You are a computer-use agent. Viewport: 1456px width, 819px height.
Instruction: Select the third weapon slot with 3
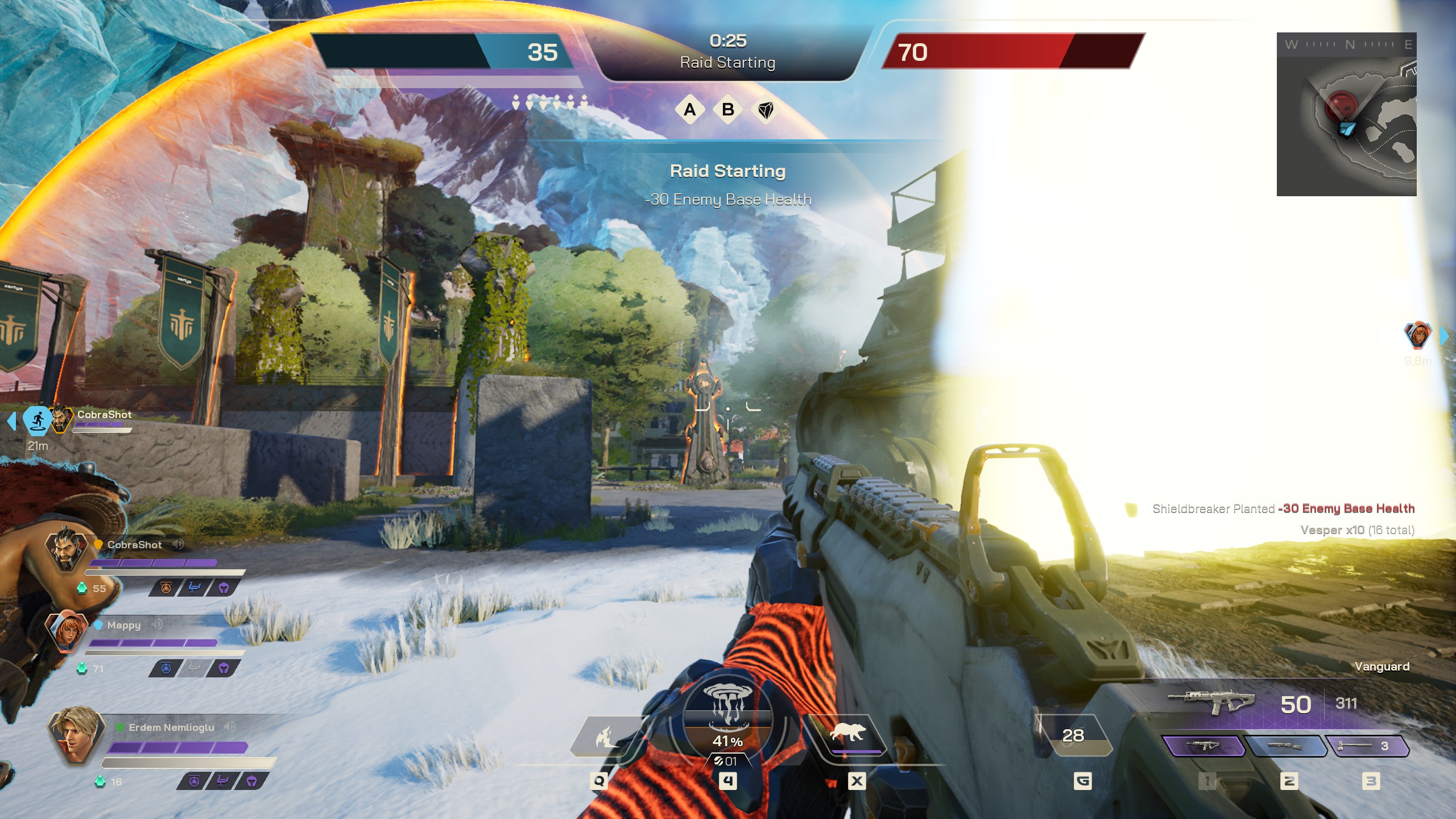pos(1367,746)
